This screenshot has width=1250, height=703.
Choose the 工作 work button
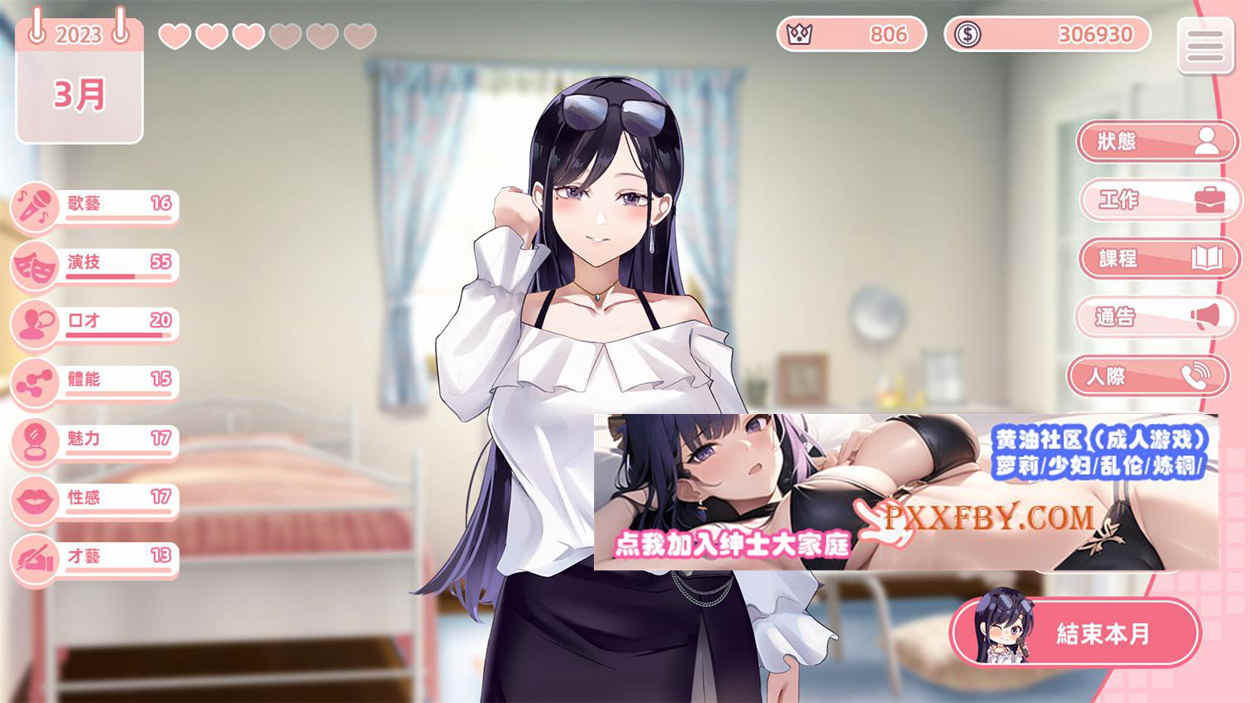(1157, 199)
